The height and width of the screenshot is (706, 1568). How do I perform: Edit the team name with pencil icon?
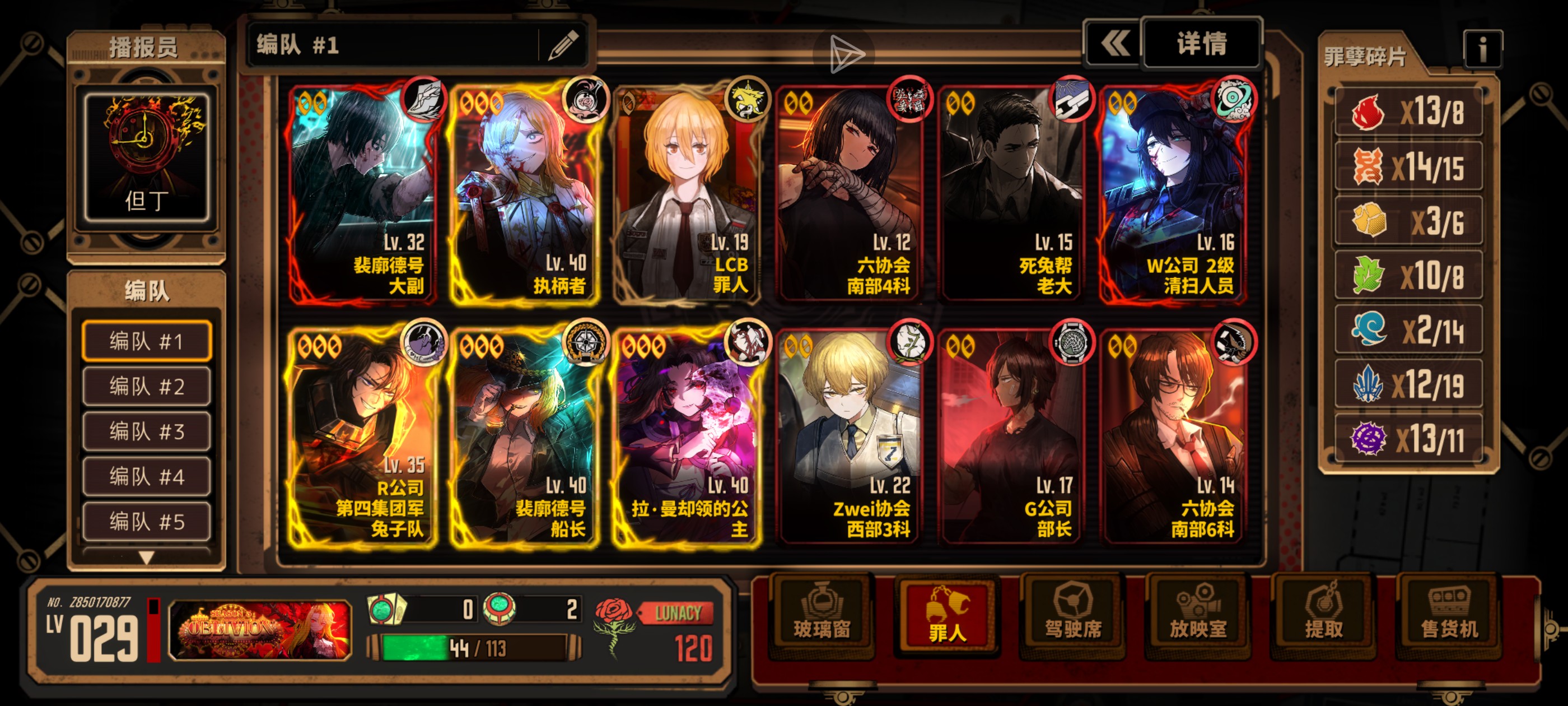point(562,46)
